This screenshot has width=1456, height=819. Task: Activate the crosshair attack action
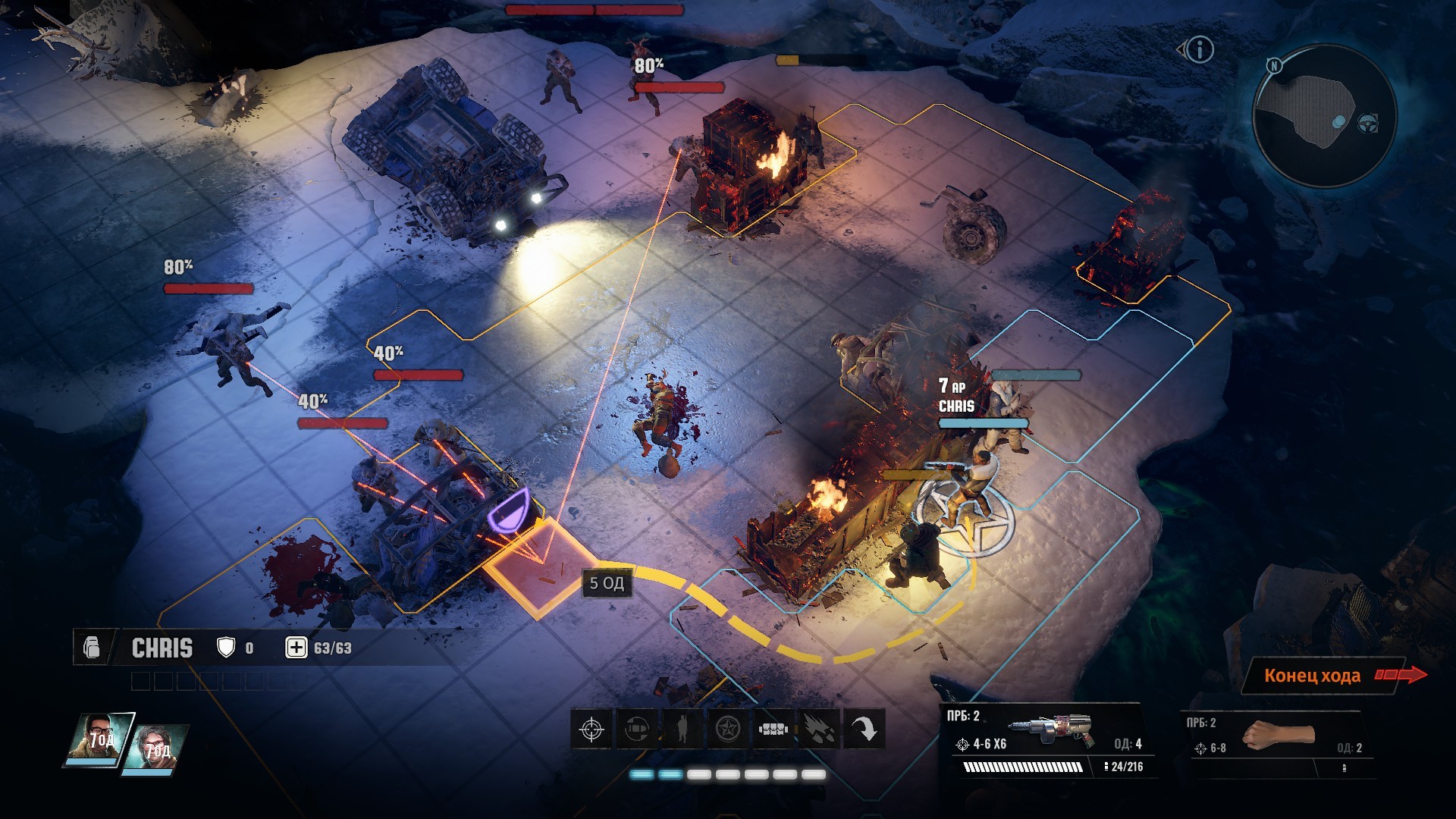(591, 730)
